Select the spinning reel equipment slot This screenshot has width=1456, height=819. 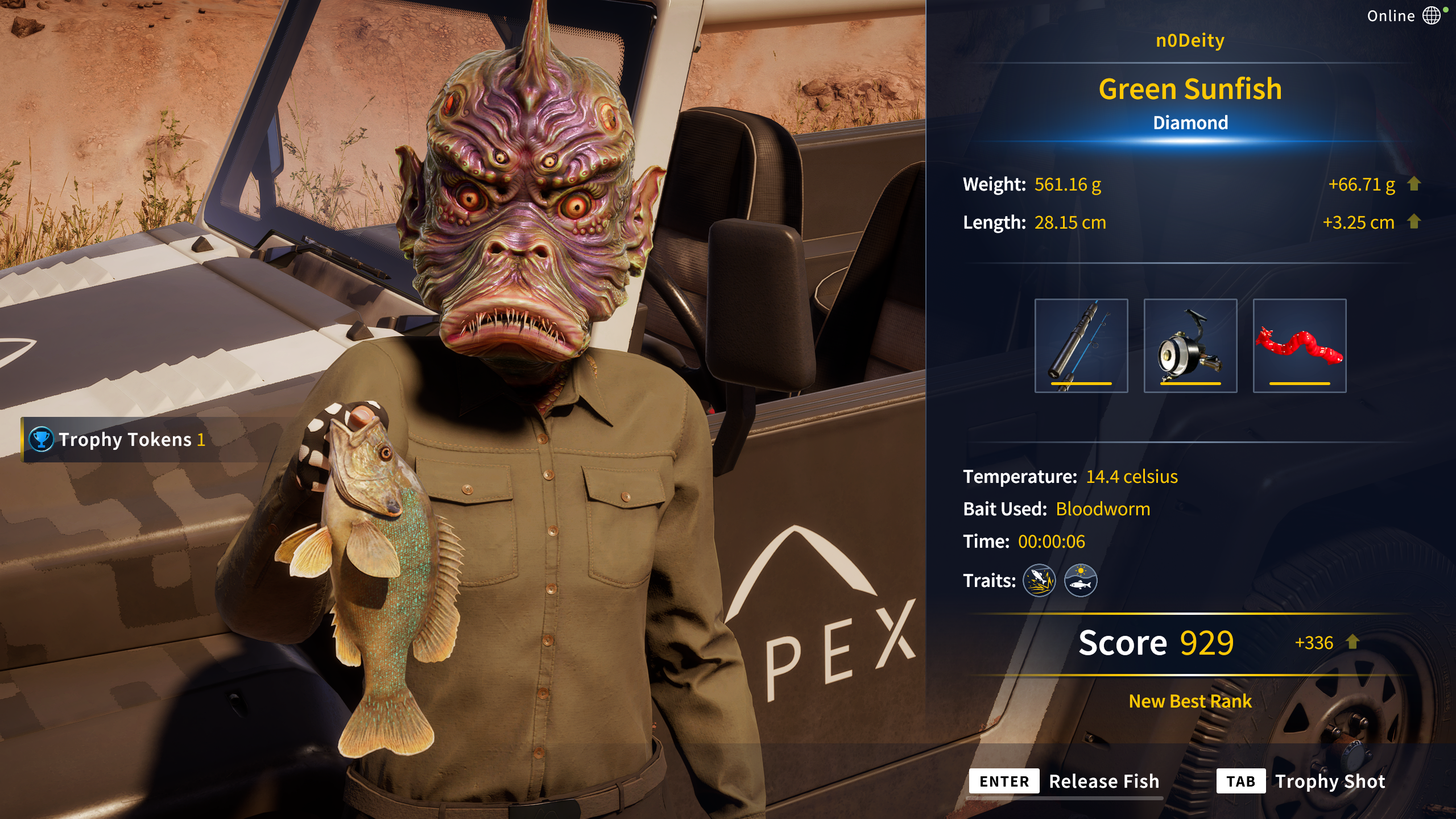tap(1190, 345)
